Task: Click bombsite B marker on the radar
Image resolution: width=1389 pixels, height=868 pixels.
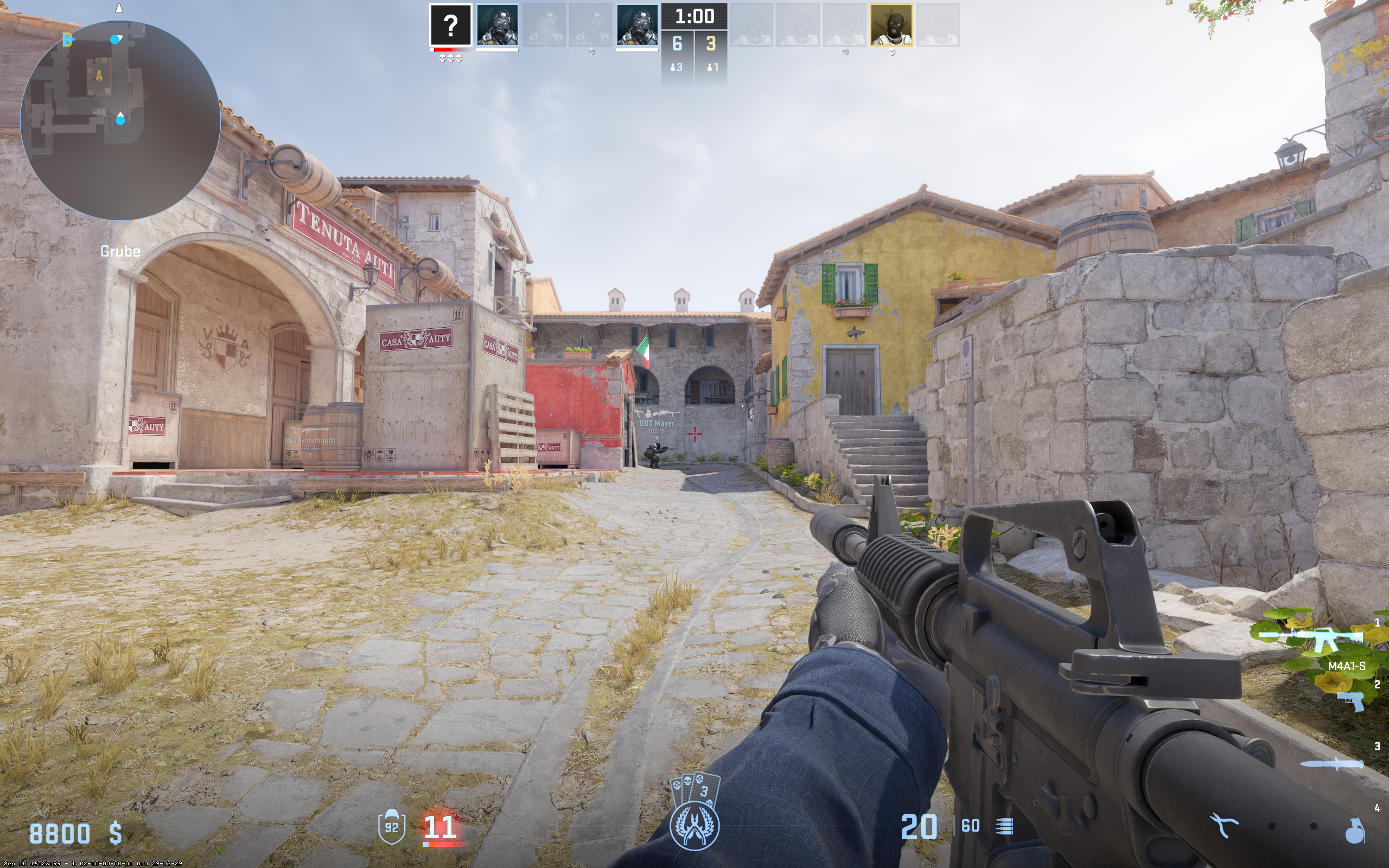Action: [x=68, y=40]
